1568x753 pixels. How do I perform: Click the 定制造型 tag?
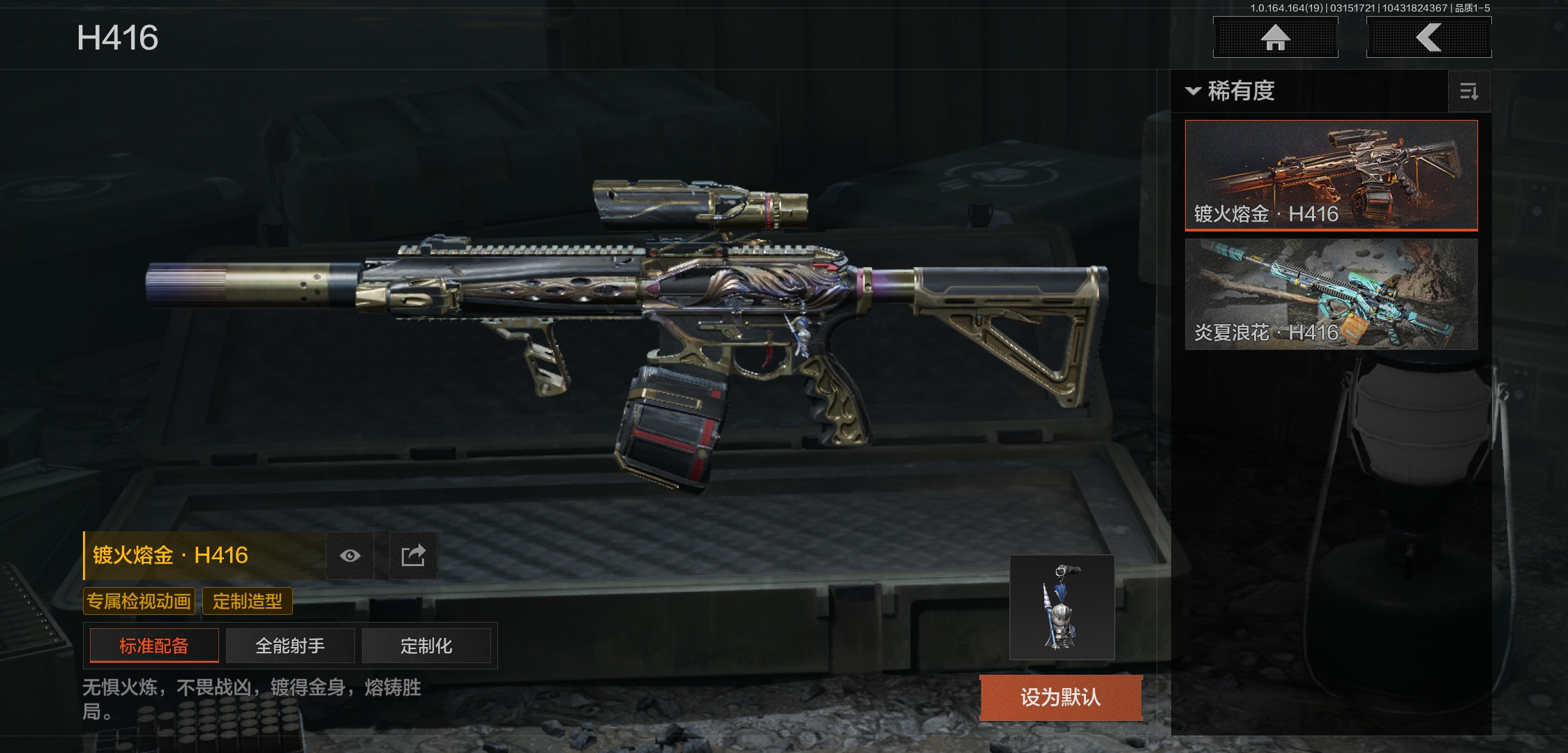(x=248, y=601)
